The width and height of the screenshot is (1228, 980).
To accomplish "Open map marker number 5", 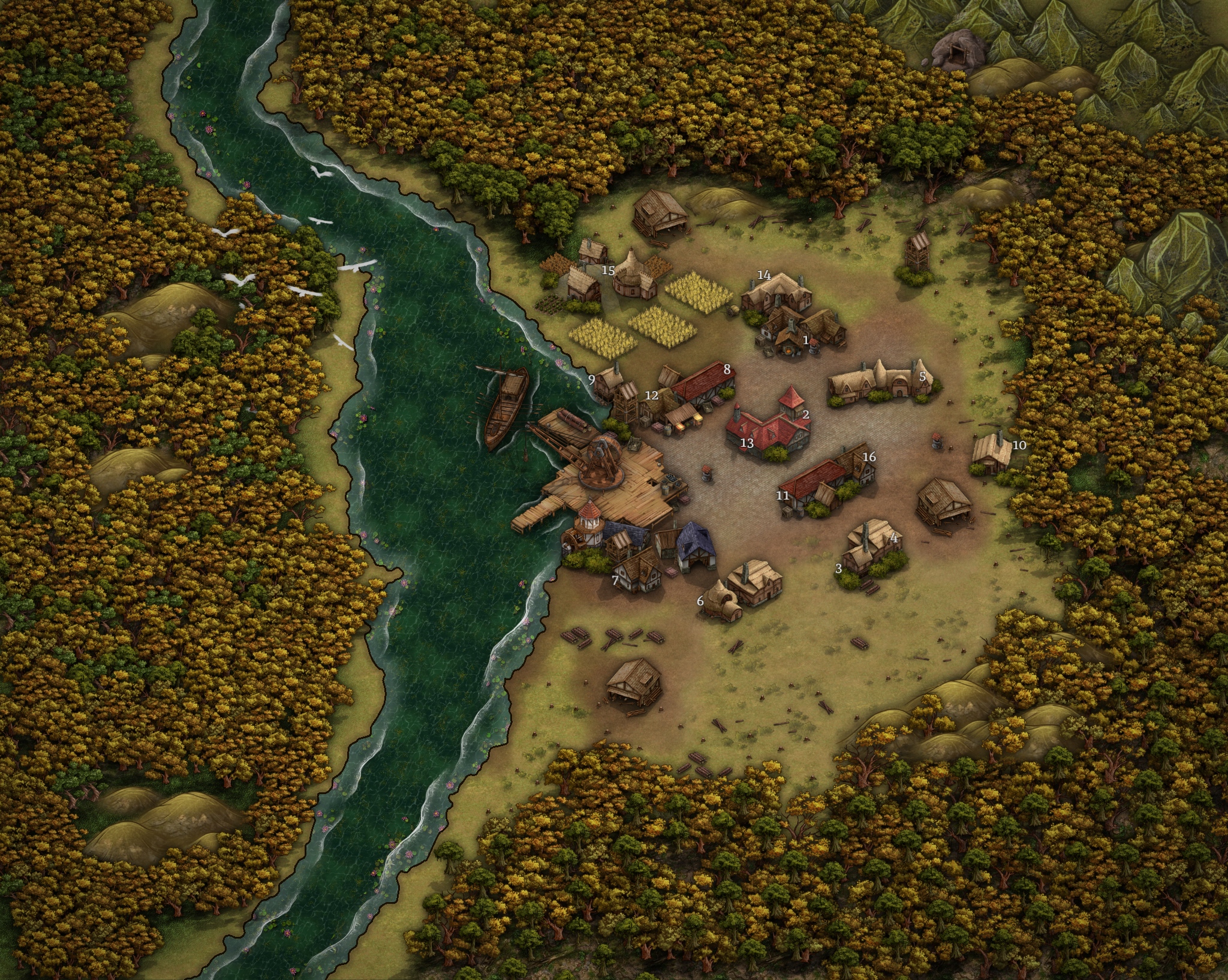I will [923, 377].
